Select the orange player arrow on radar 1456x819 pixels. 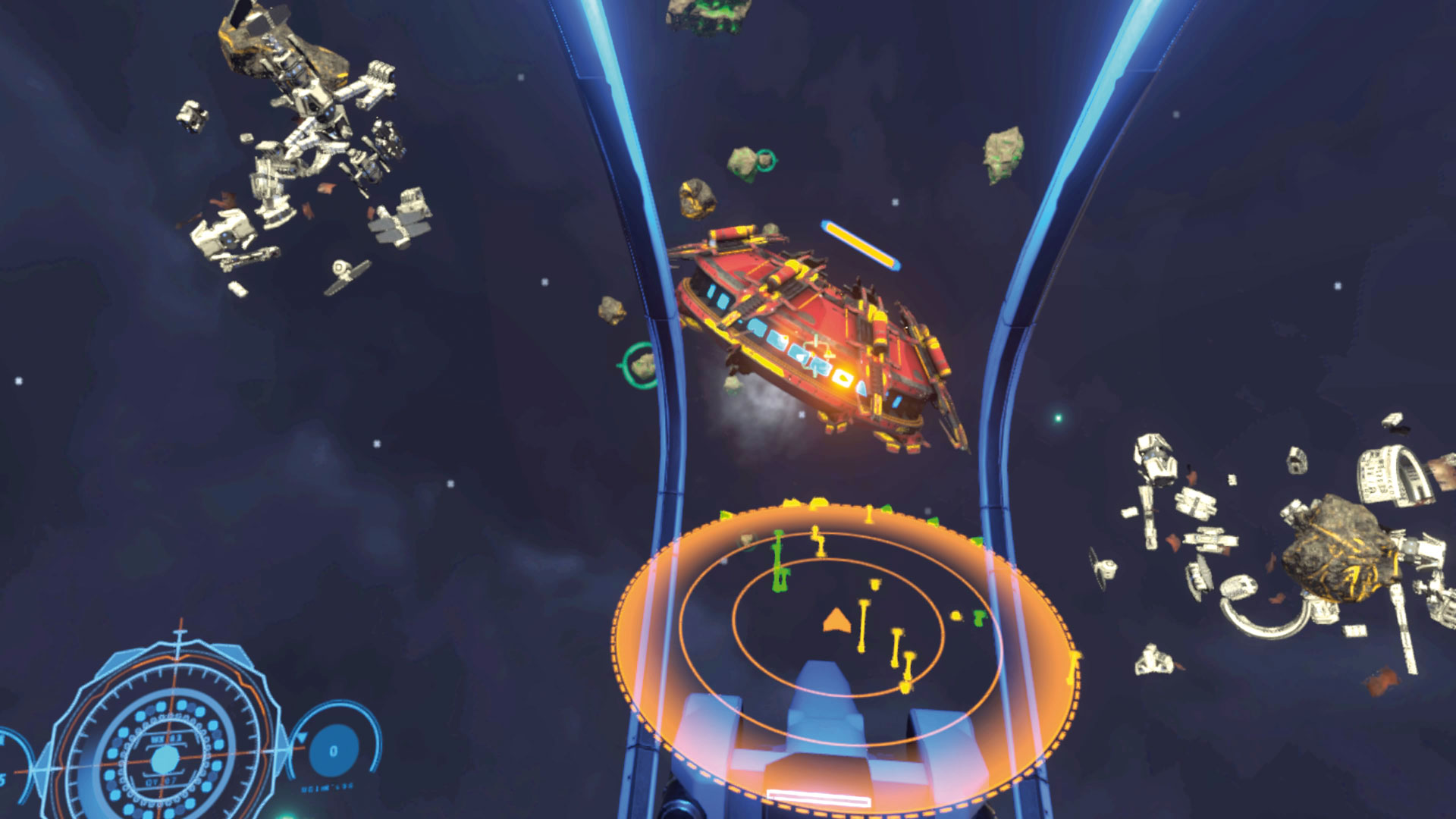(835, 620)
